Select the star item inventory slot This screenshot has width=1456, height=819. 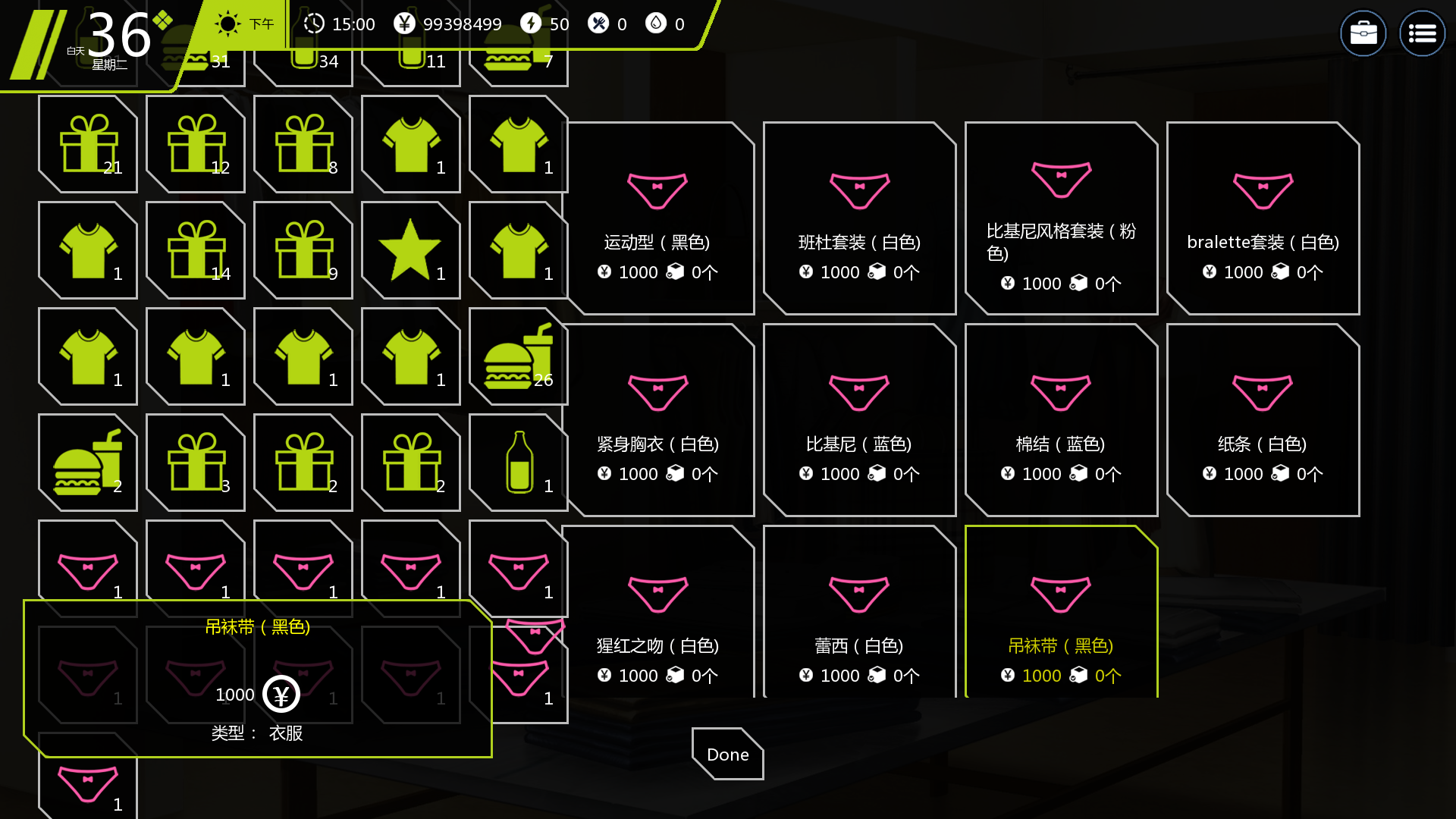click(410, 250)
